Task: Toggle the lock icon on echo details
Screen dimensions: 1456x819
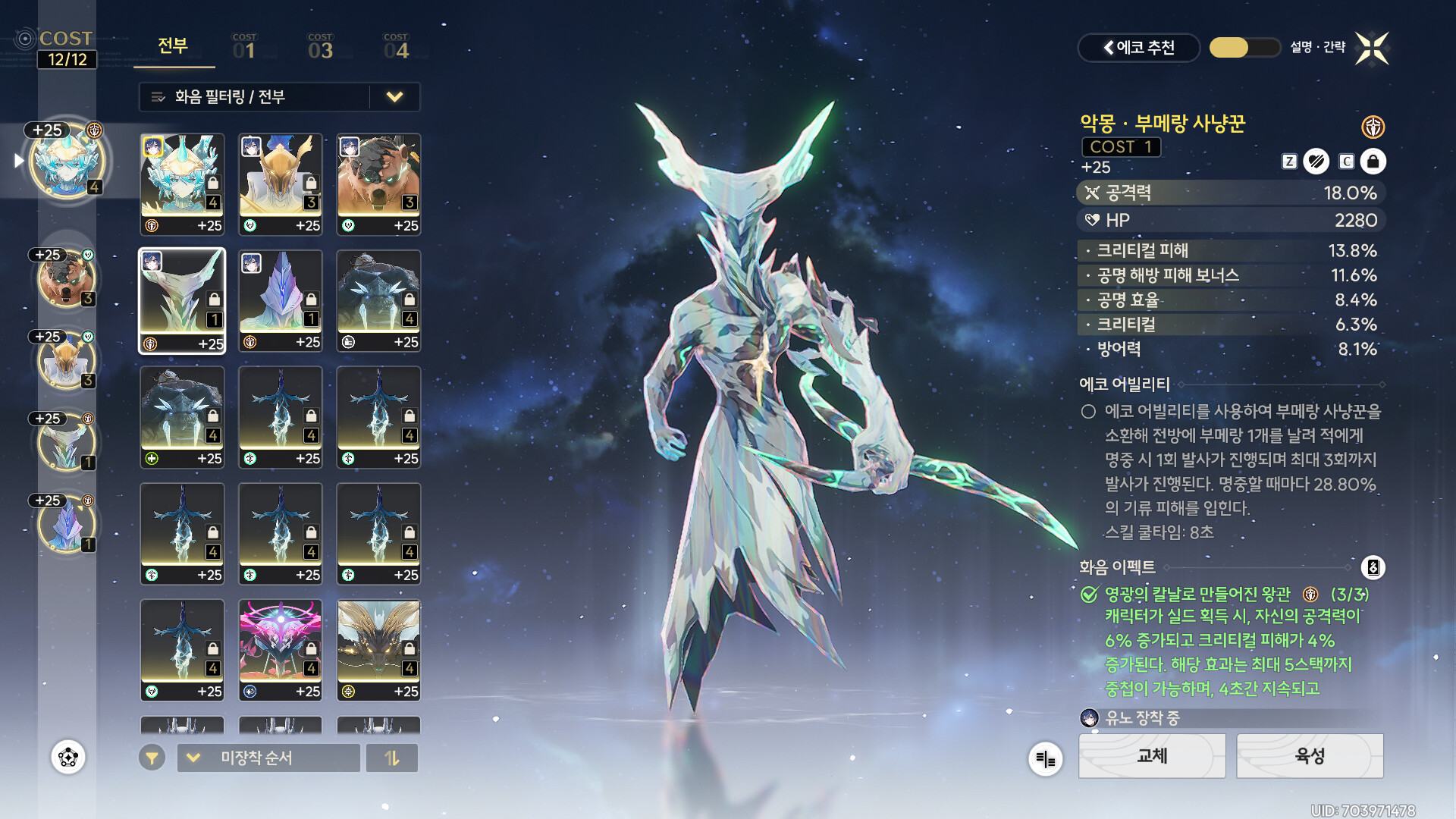Action: point(1373,162)
